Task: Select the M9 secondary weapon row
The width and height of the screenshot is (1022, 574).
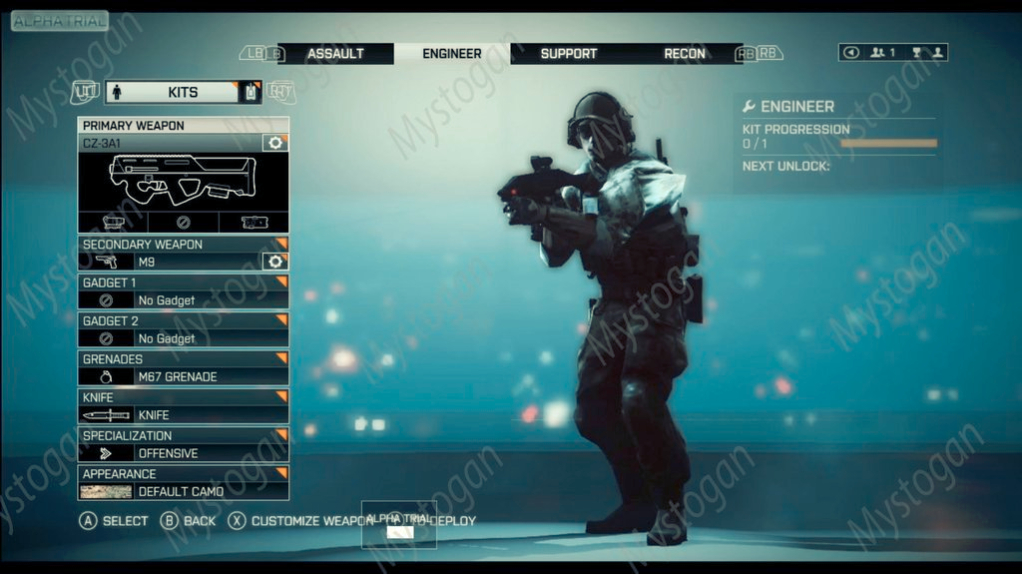Action: pyautogui.click(x=170, y=262)
